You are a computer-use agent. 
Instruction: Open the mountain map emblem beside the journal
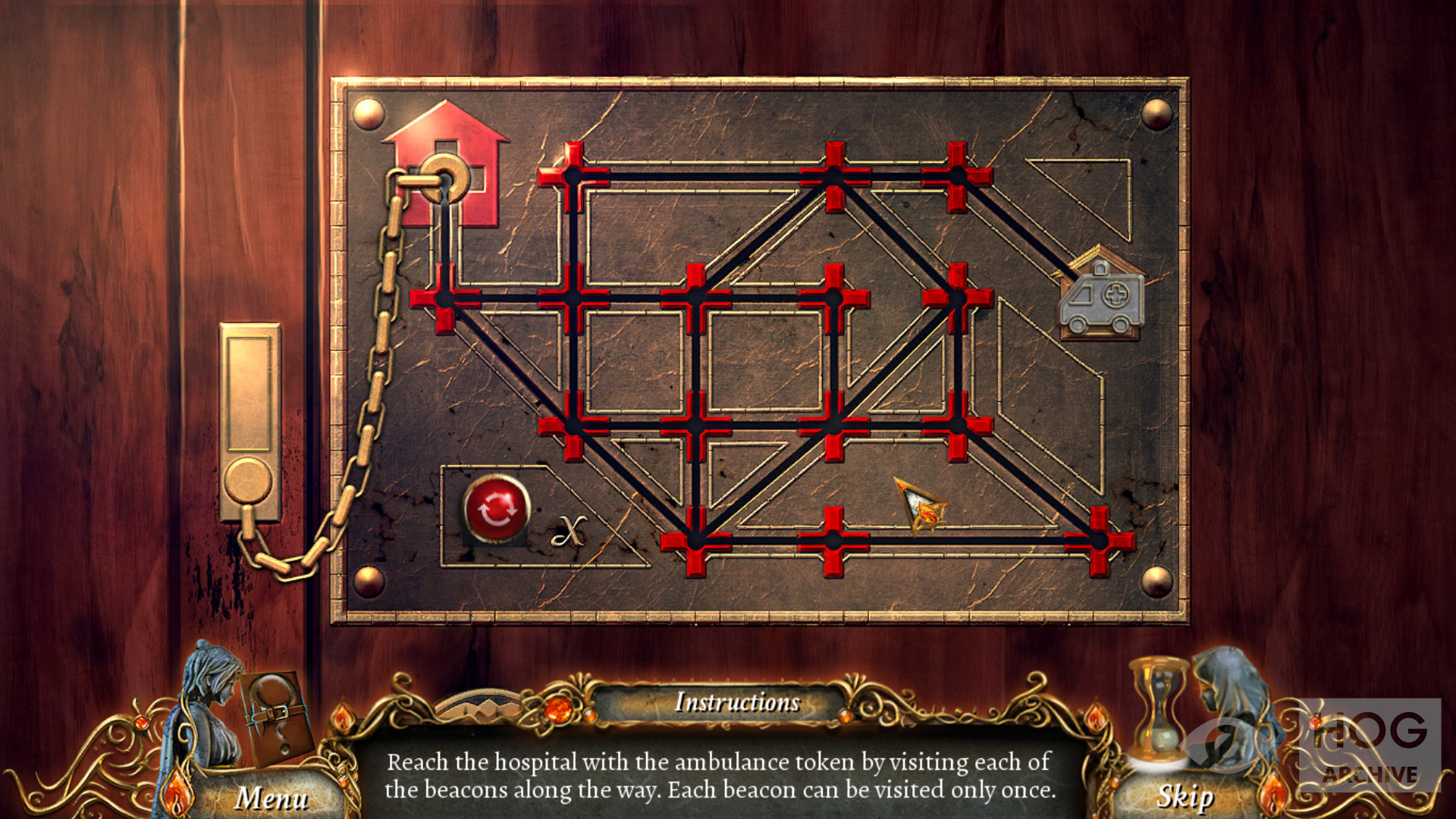[479, 707]
